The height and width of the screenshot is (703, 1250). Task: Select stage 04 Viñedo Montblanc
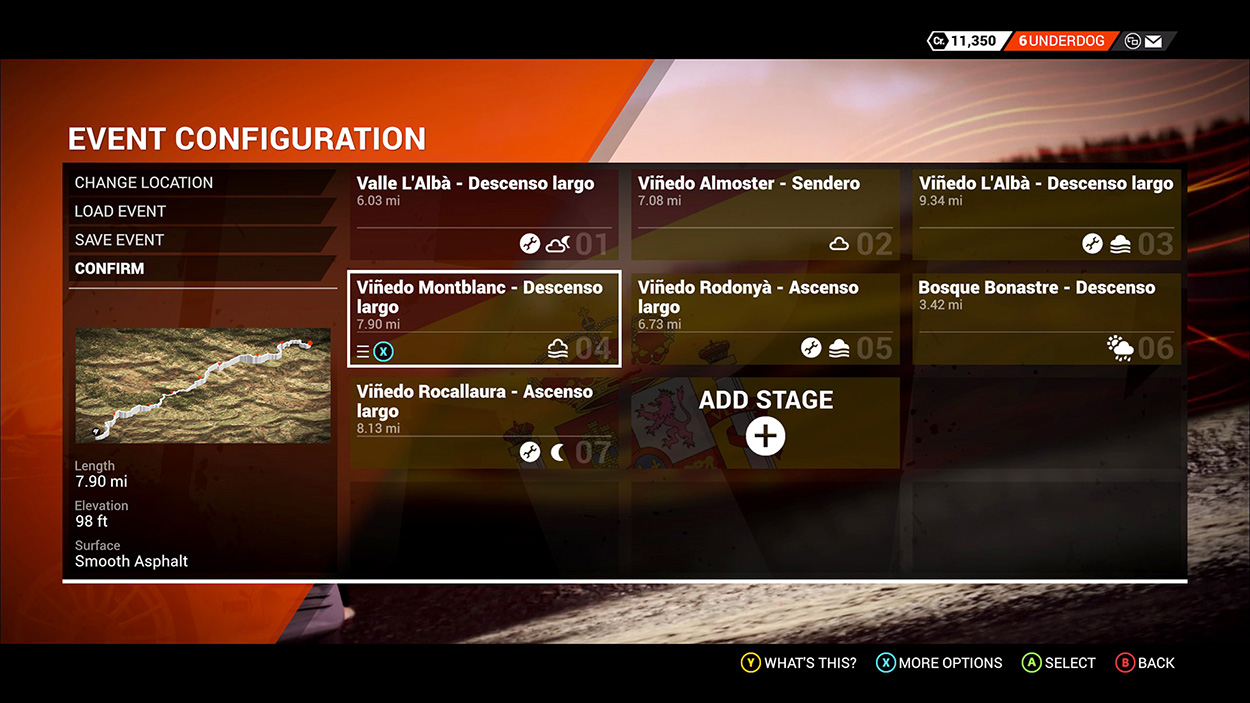coord(484,318)
